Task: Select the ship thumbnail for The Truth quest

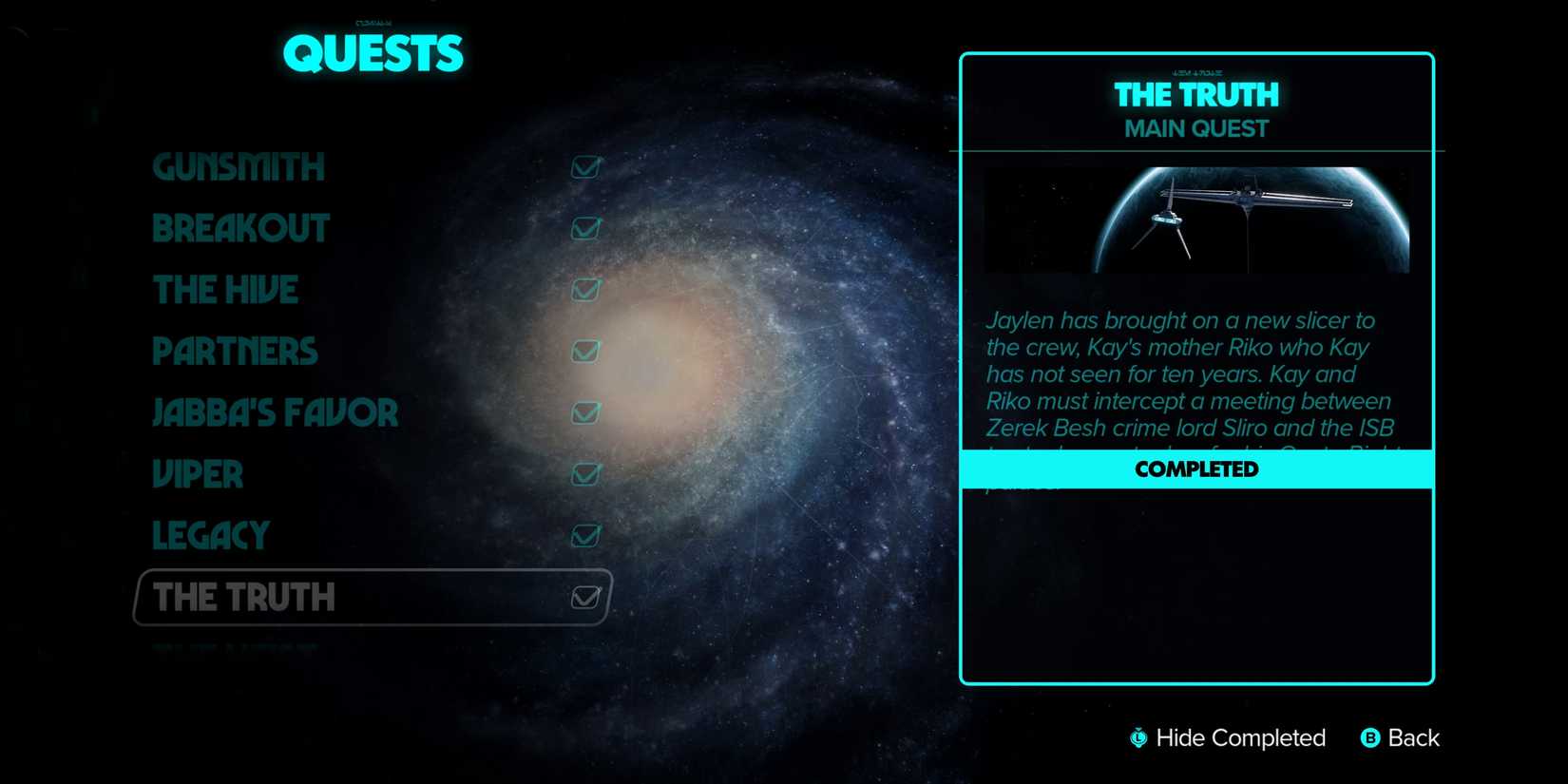Action: pos(1195,220)
